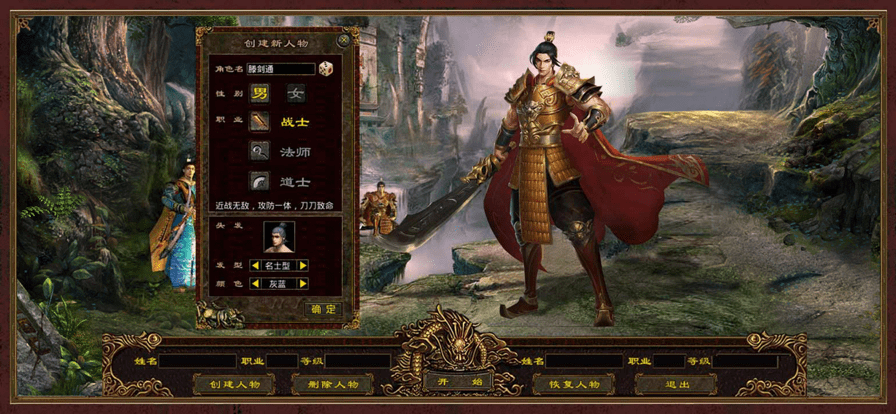Switch to the previous hairstyle
Screen dimensions: 896x414
click(255, 266)
